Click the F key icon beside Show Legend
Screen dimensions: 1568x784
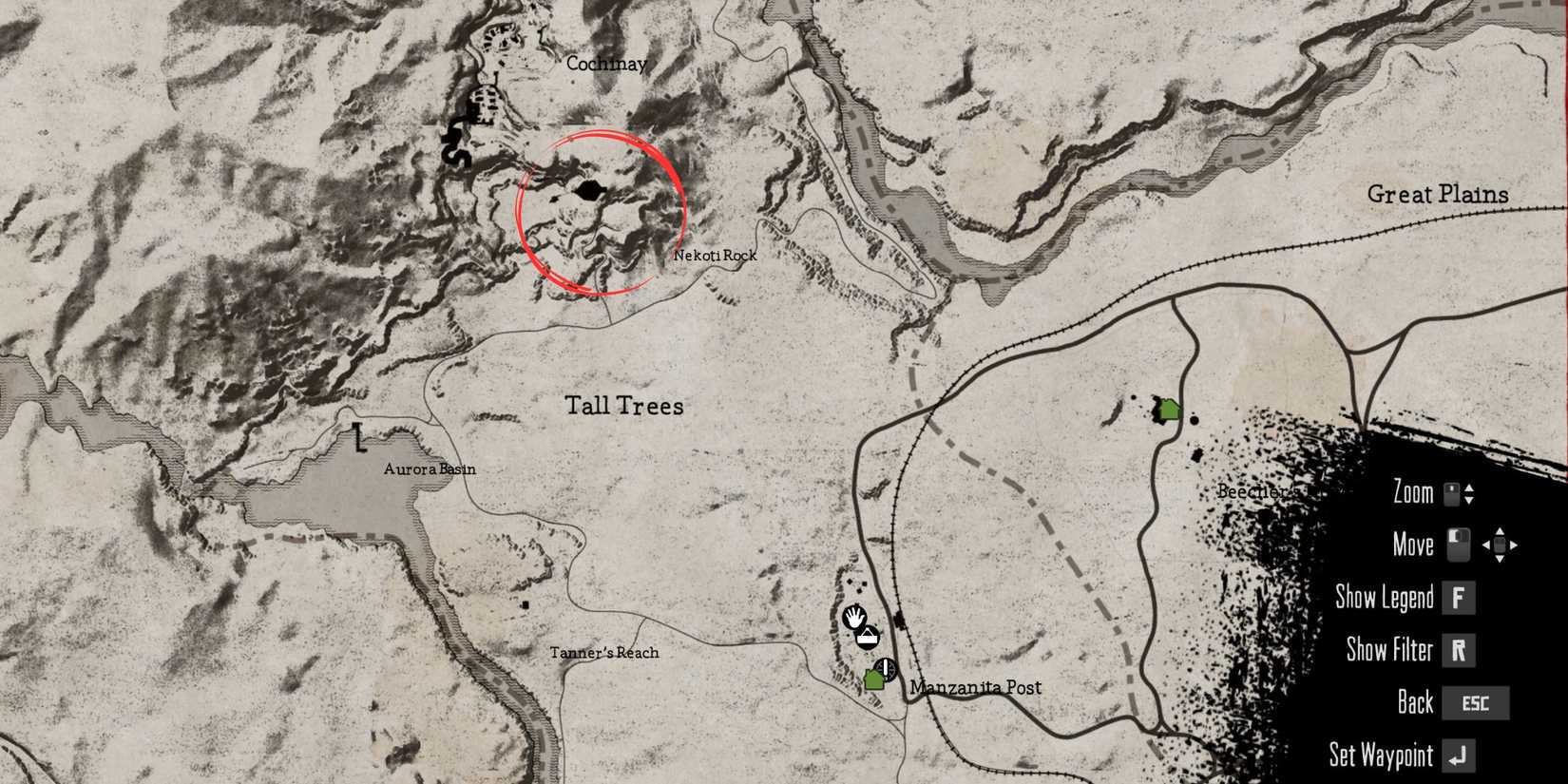coord(1461,598)
